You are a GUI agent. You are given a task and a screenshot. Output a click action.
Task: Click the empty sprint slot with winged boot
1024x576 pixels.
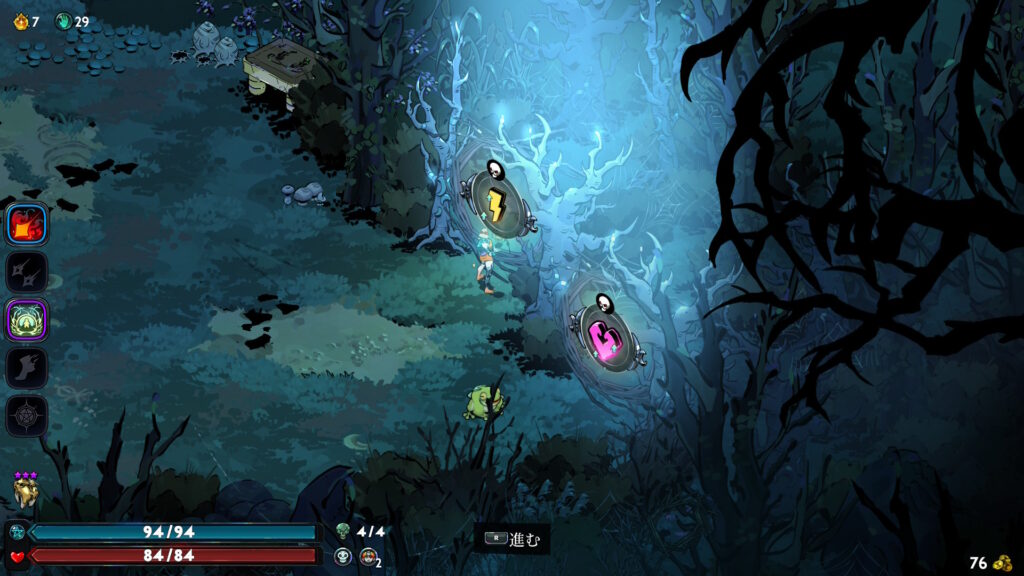tap(27, 368)
